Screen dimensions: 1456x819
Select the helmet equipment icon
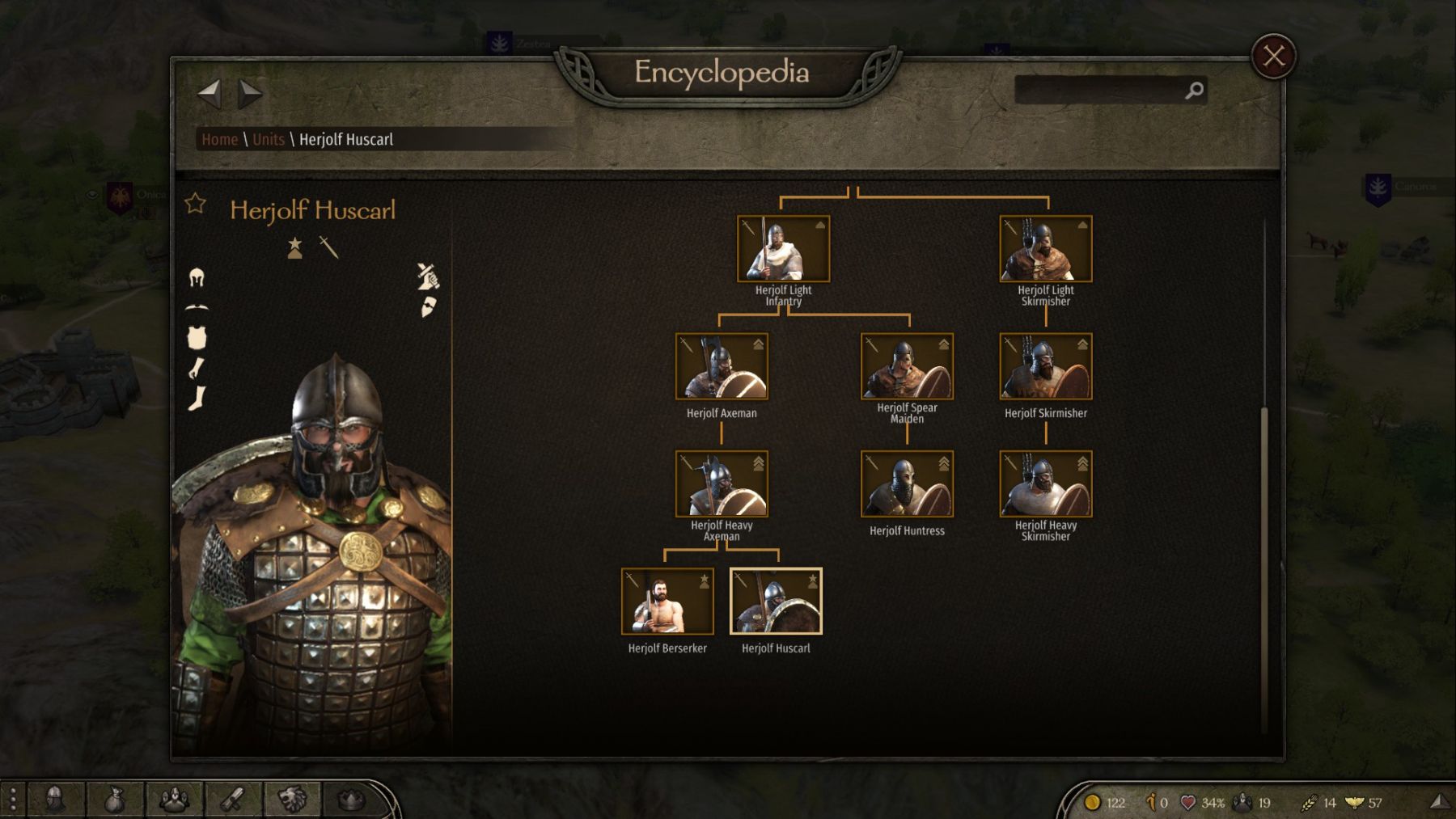[197, 278]
